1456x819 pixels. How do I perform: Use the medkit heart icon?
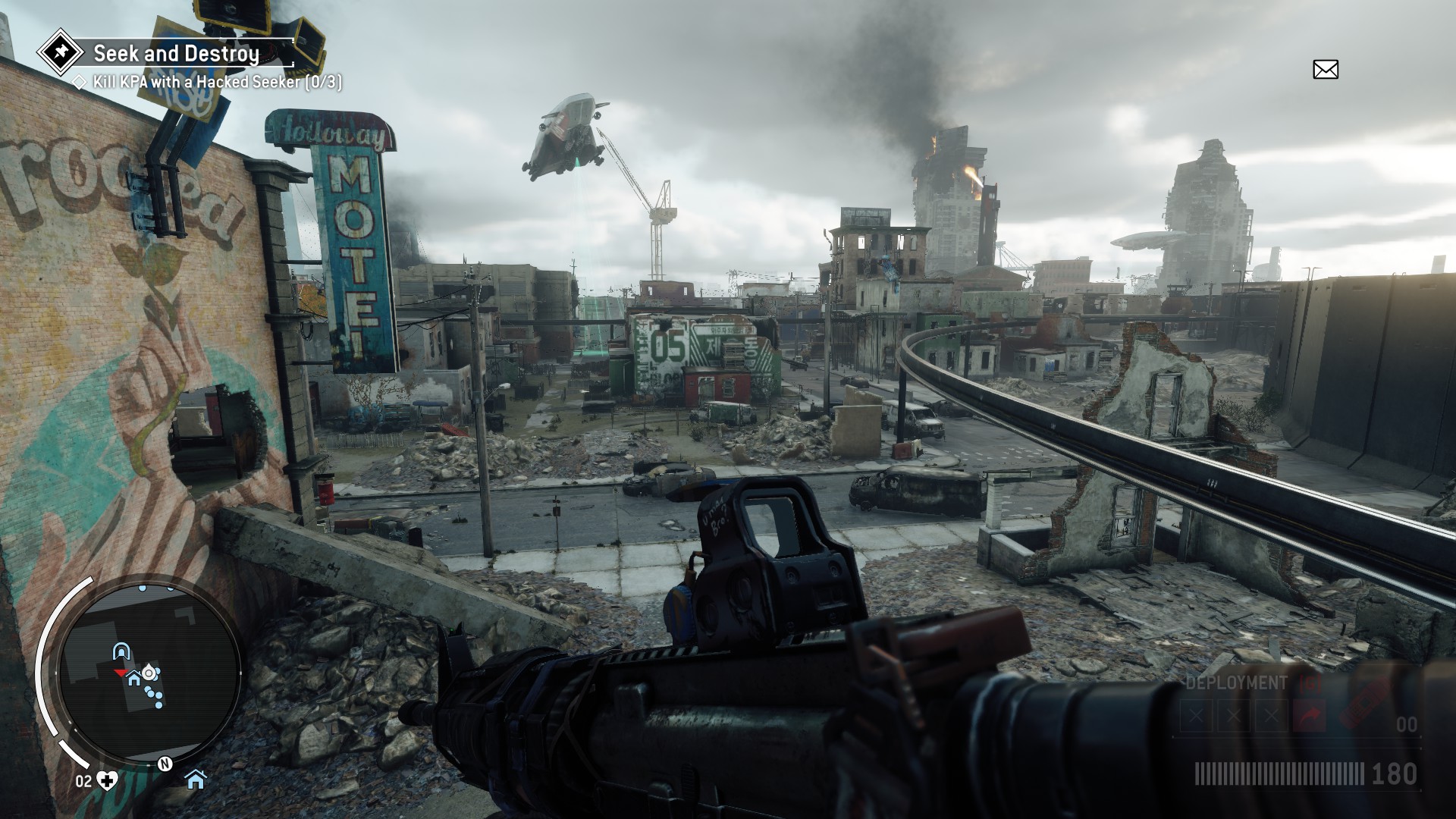click(x=108, y=781)
